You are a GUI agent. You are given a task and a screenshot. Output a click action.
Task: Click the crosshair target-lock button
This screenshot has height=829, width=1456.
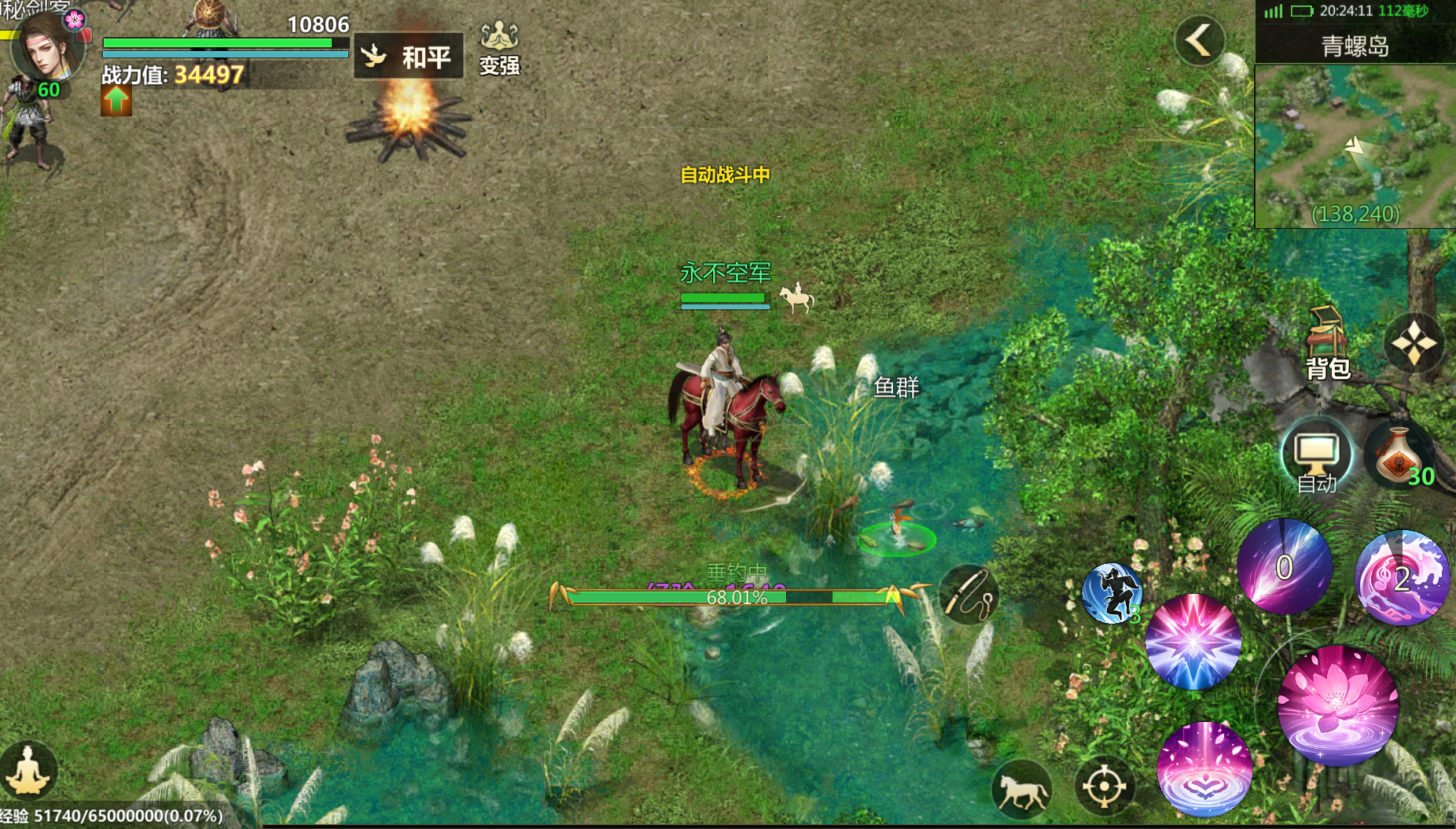1104,786
